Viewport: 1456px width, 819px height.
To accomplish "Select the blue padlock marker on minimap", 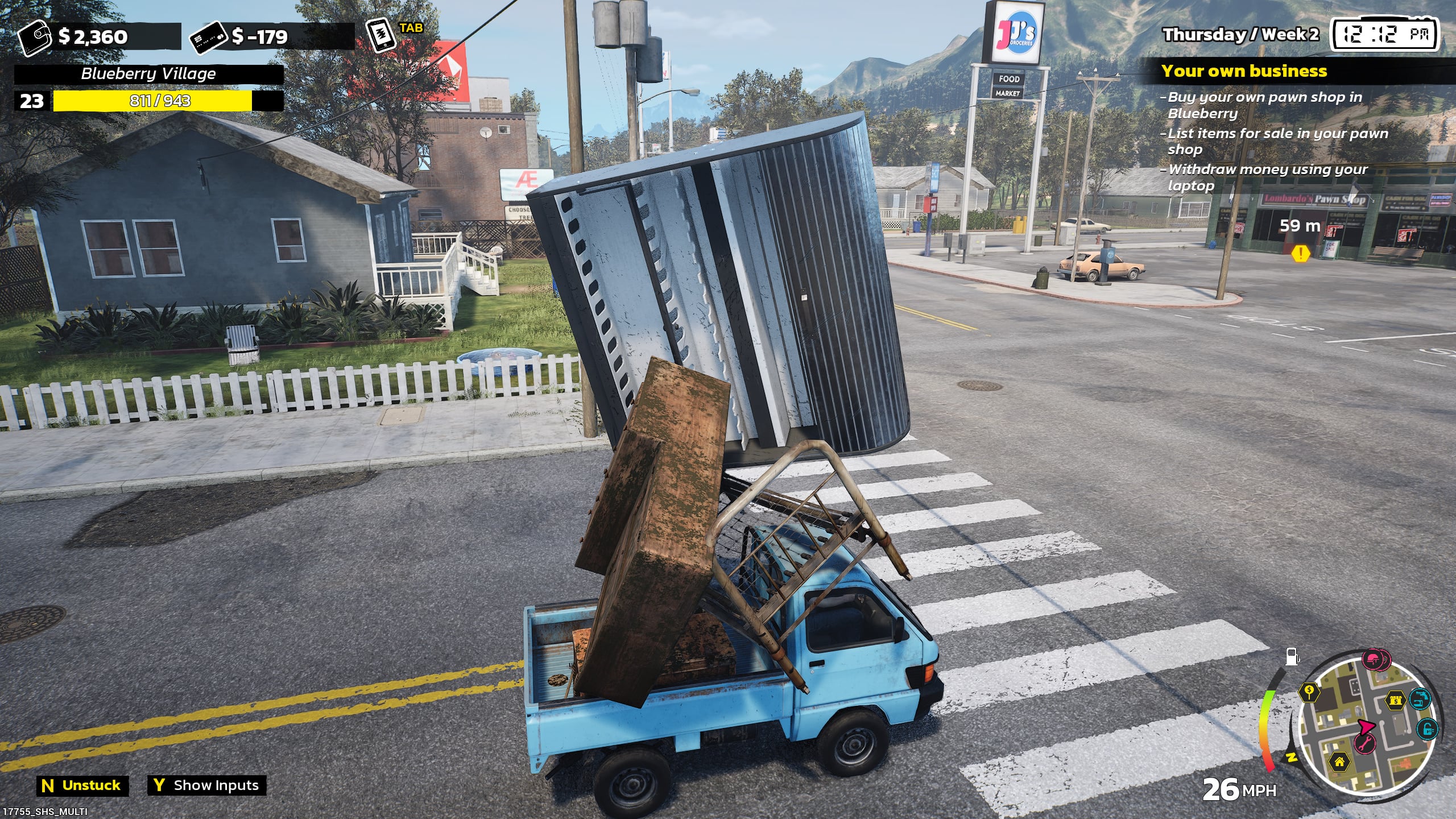I will 1428,728.
